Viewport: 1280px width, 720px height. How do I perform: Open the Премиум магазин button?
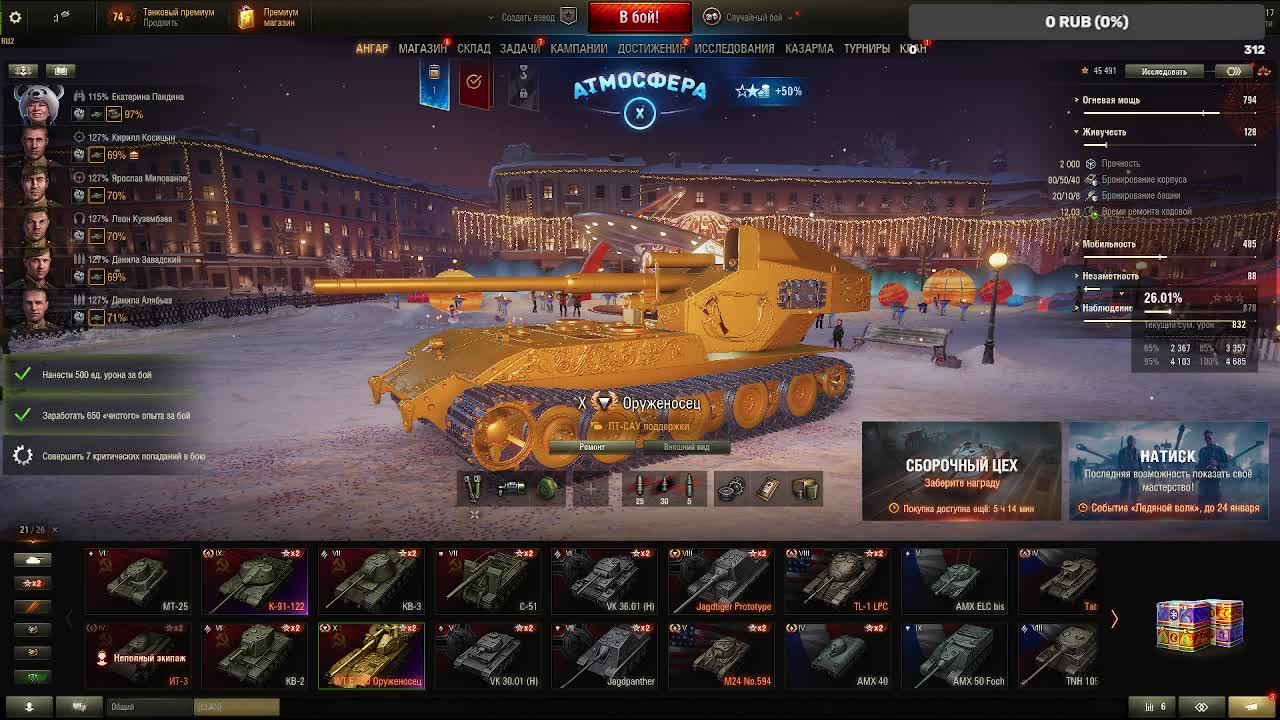point(270,17)
